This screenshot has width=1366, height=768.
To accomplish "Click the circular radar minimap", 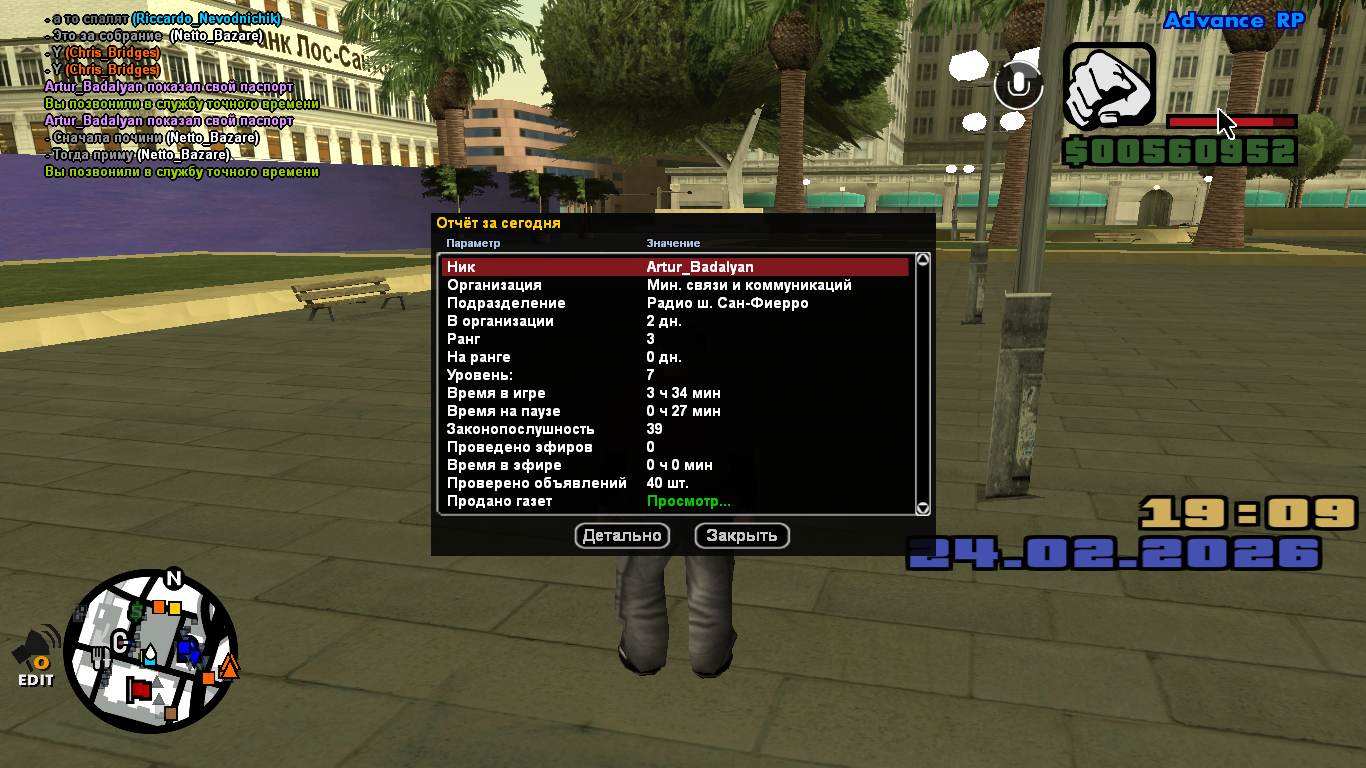I will click(151, 651).
